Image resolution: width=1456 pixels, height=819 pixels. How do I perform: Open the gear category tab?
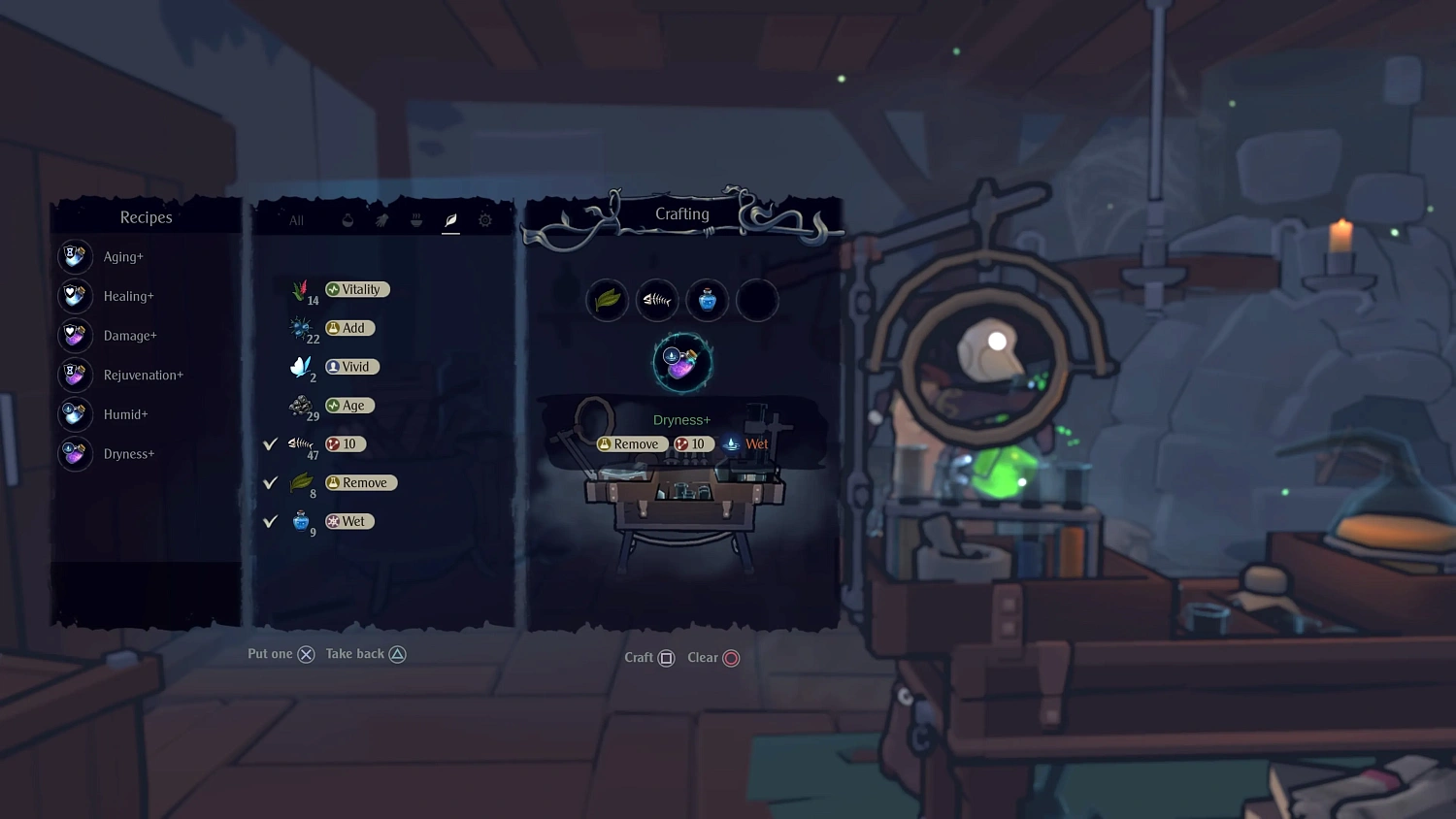click(x=485, y=220)
